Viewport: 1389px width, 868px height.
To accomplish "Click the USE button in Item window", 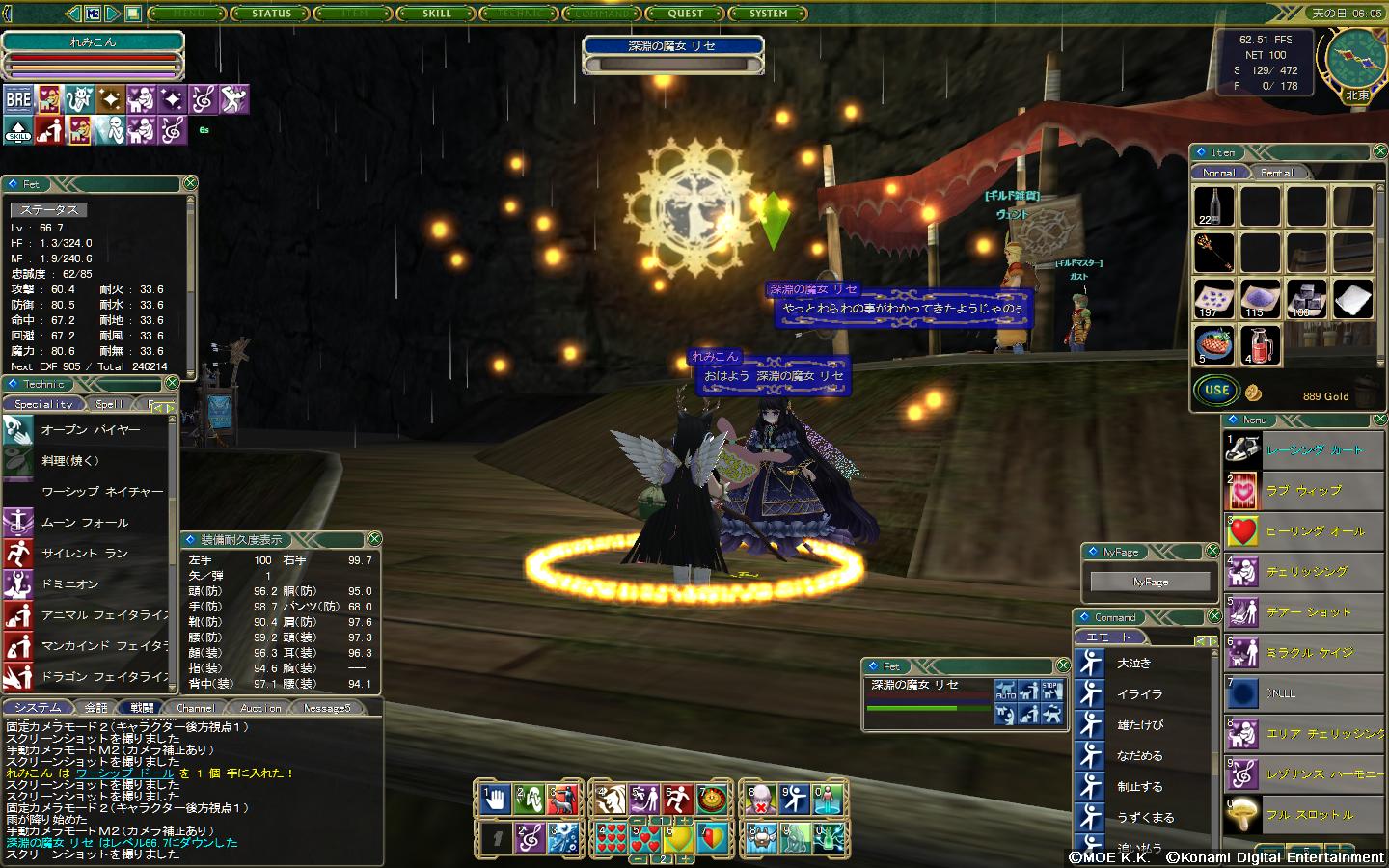I will click(1217, 391).
